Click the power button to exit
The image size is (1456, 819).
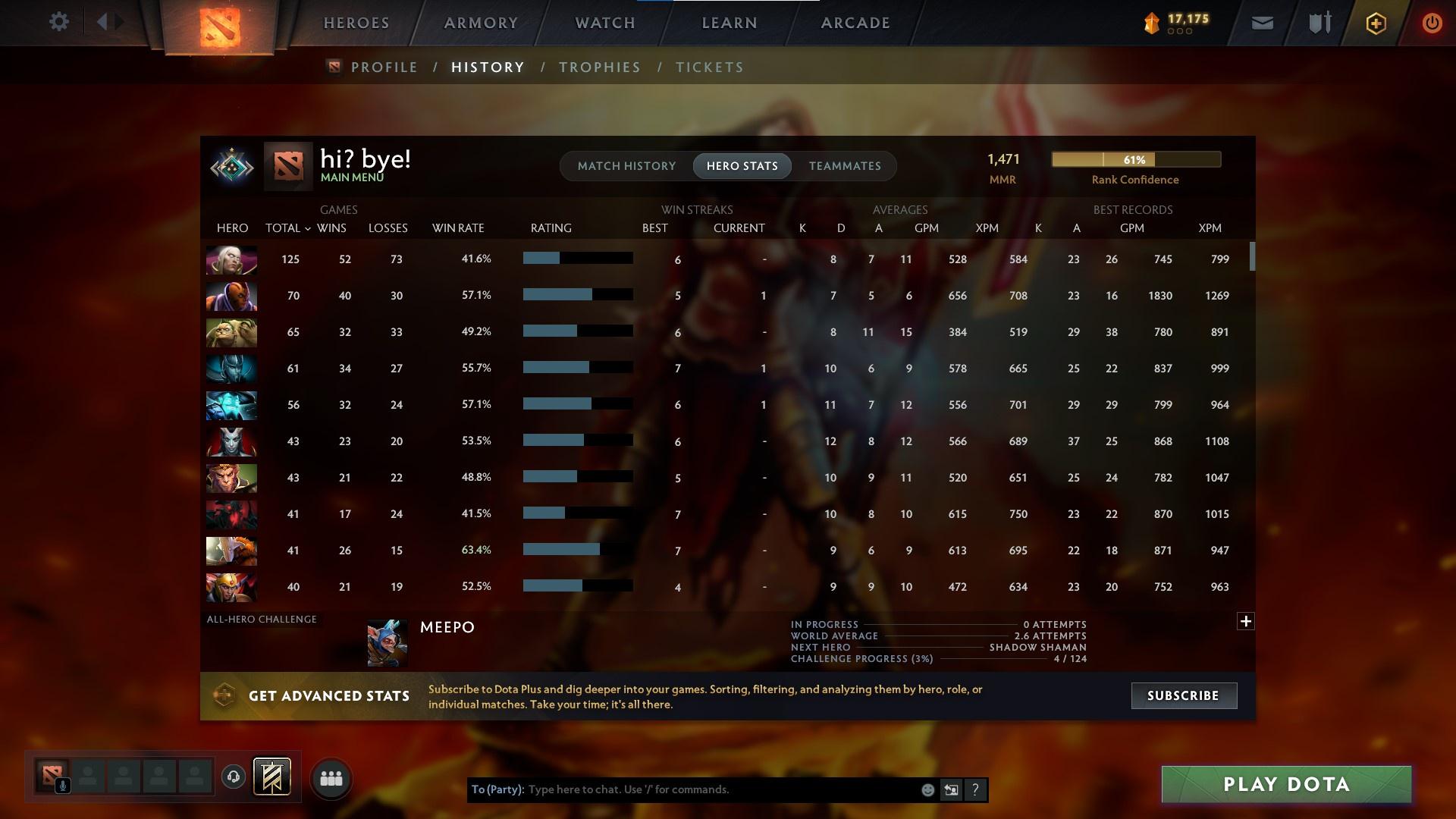[1432, 23]
